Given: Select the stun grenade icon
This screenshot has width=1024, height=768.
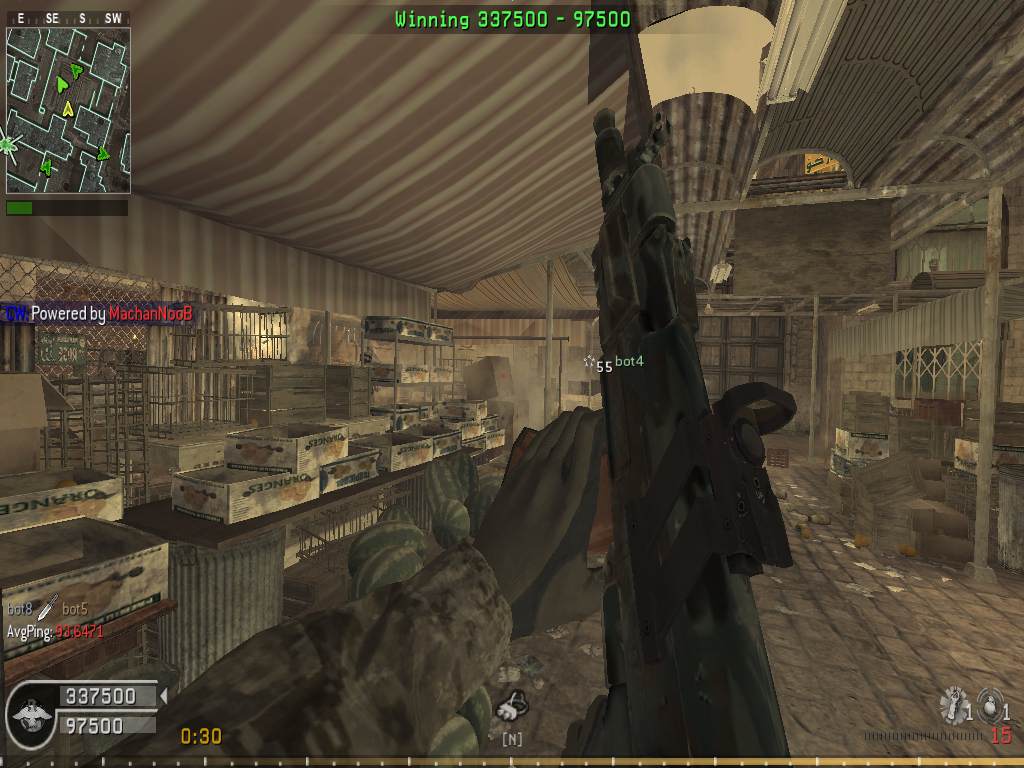Looking at the screenshot, I should pos(952,705).
